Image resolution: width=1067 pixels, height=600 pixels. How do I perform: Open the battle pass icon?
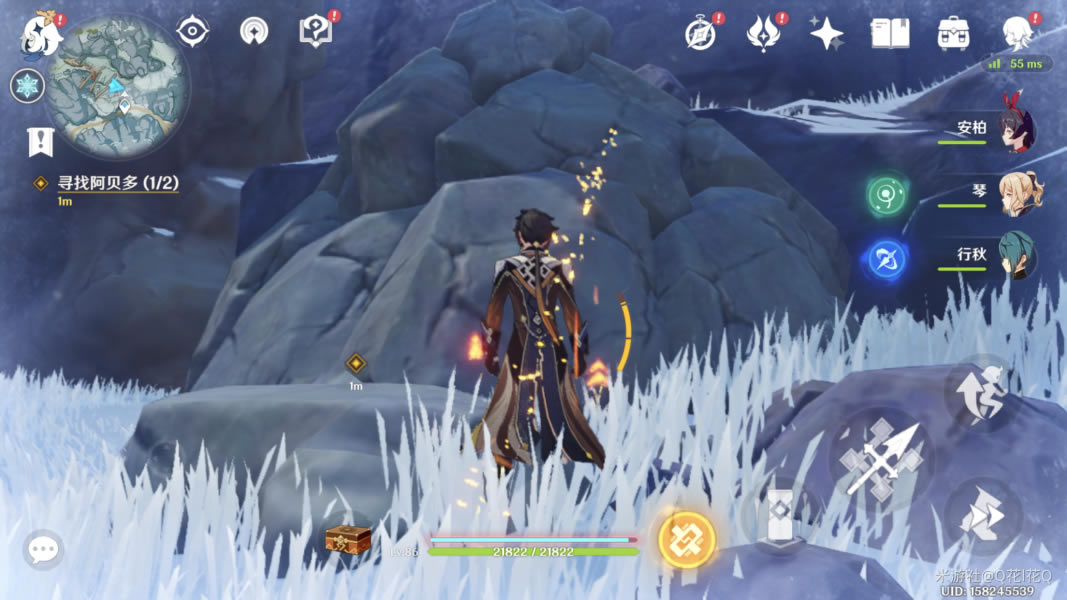point(764,33)
